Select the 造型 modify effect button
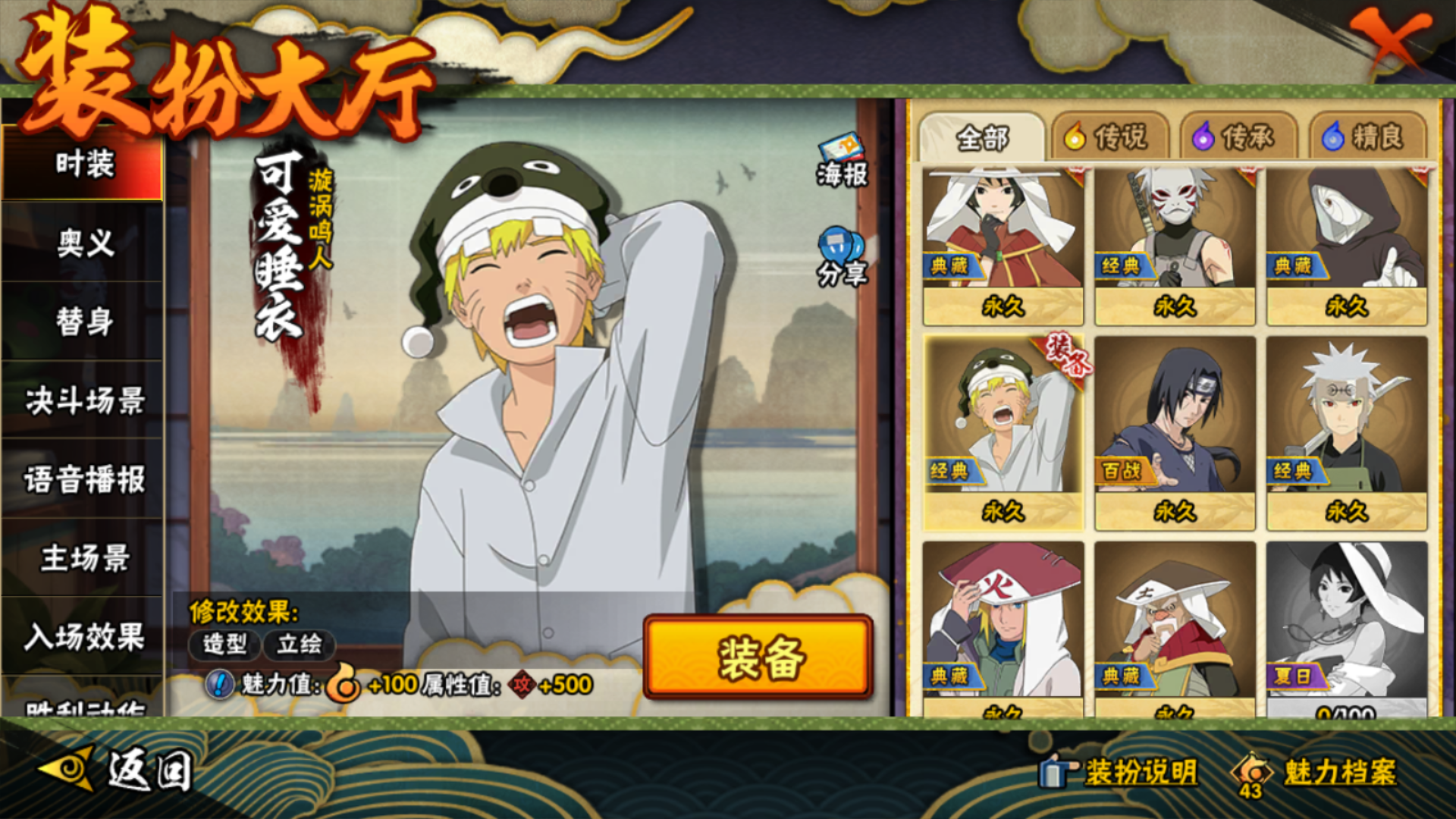 pos(224,645)
